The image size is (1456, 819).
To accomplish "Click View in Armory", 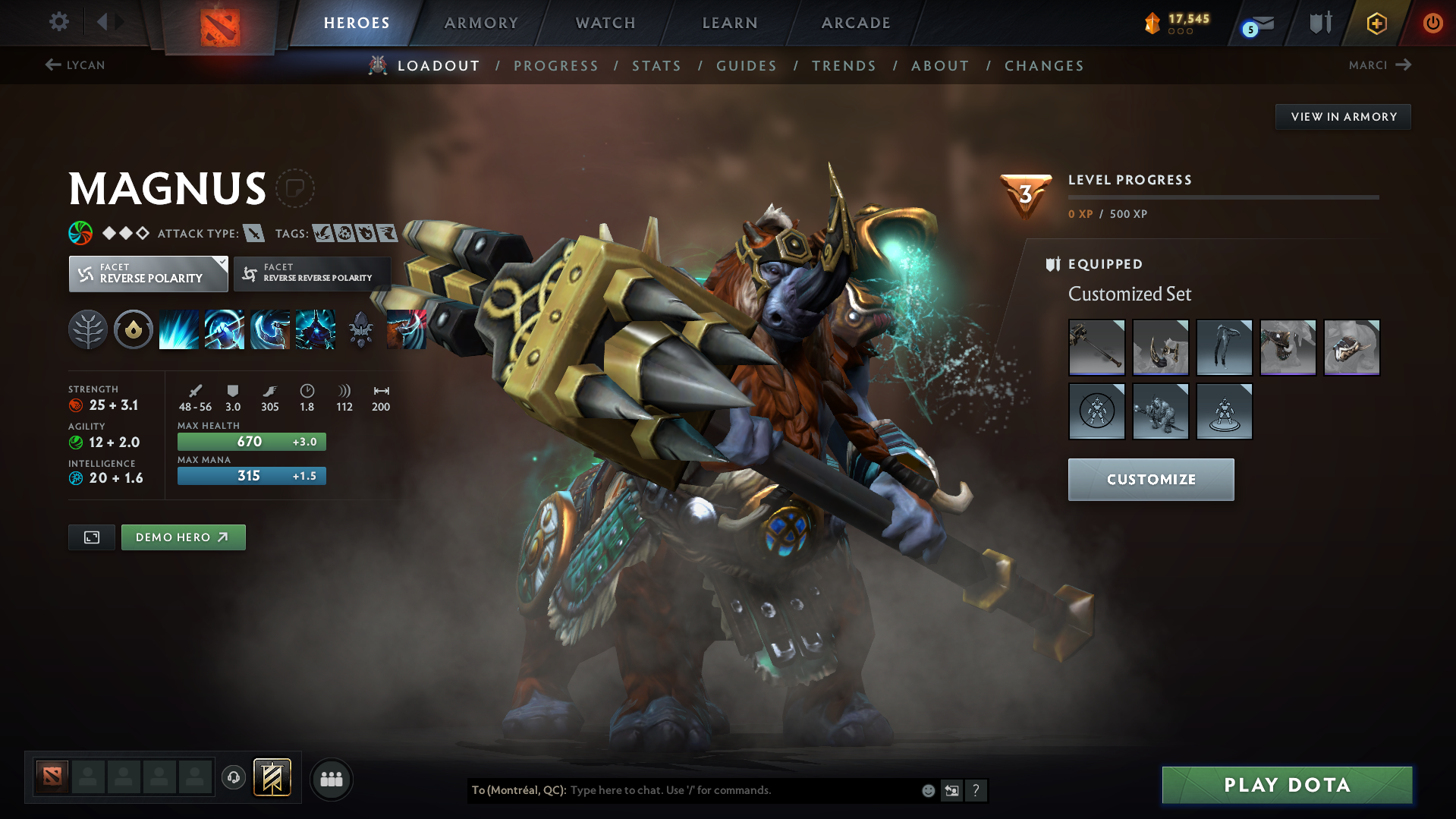I will [1342, 116].
